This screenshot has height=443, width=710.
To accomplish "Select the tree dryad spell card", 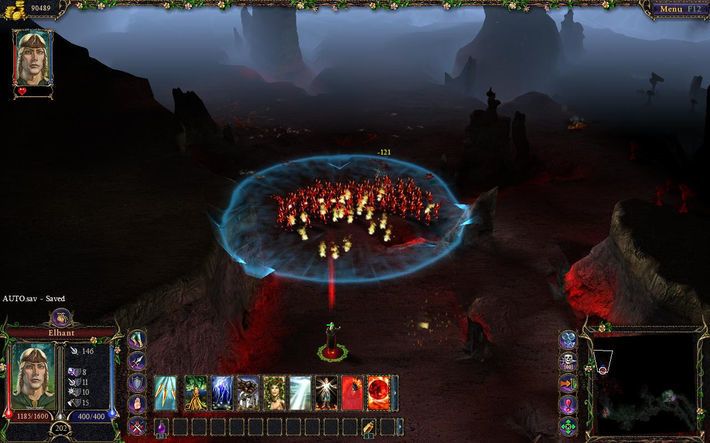I will coord(194,392).
